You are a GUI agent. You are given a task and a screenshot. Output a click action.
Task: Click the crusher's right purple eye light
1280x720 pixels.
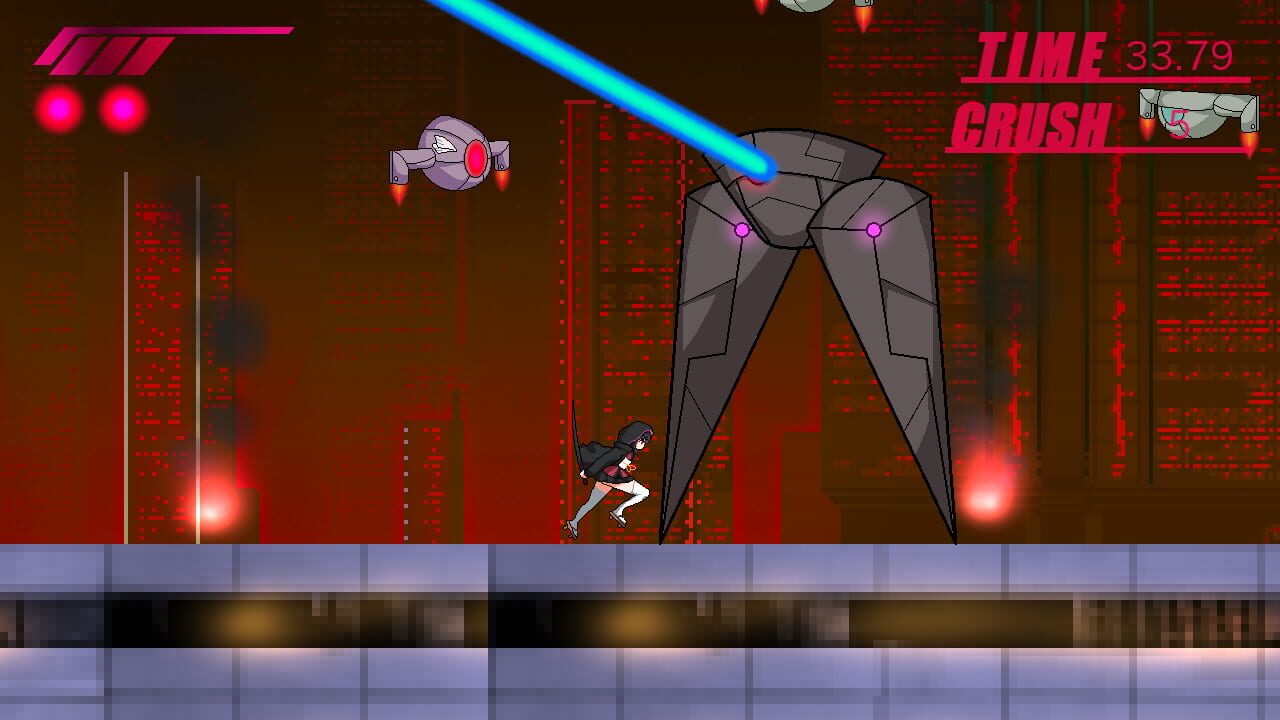pos(875,229)
